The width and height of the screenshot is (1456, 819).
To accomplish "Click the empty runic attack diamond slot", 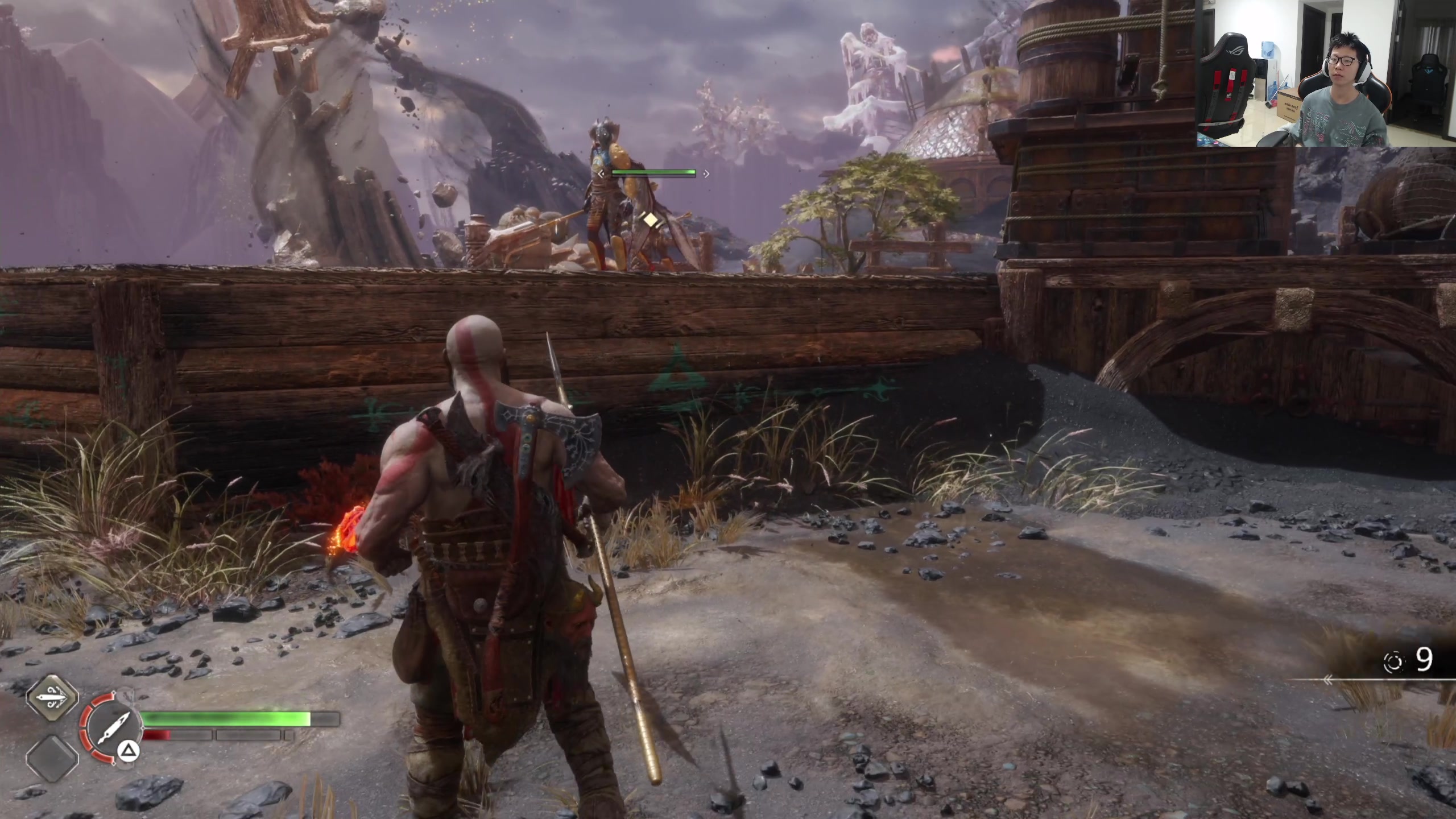I will [52, 757].
